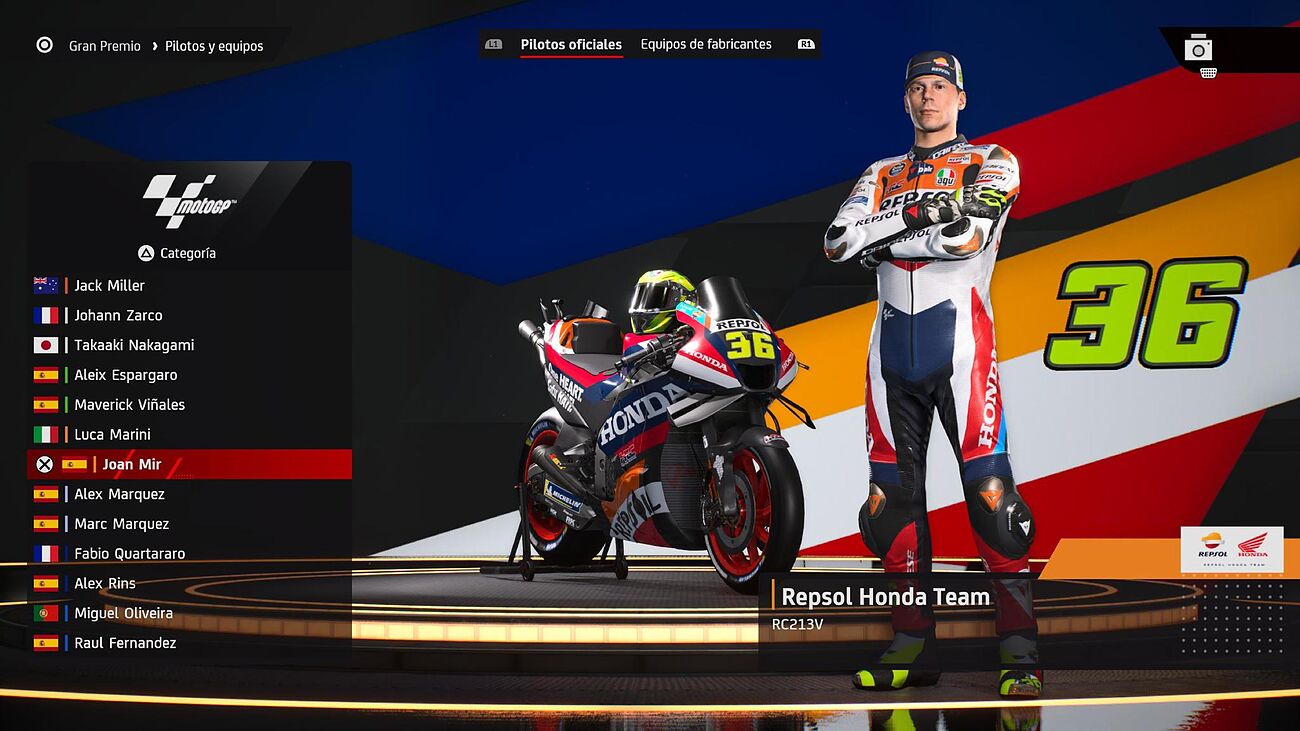Select rider Alex Rins

tap(104, 584)
